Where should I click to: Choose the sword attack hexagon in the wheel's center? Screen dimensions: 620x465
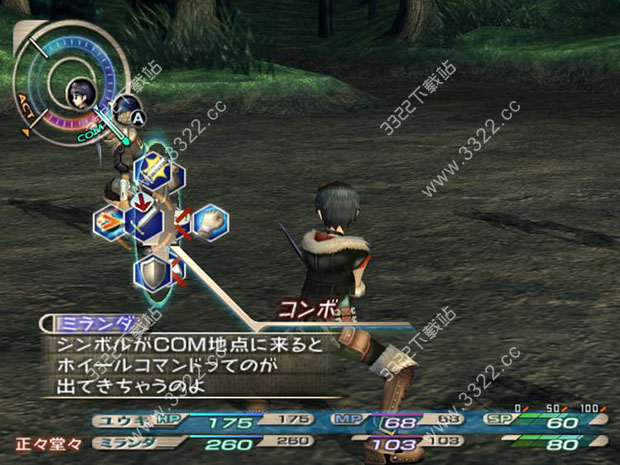(147, 221)
